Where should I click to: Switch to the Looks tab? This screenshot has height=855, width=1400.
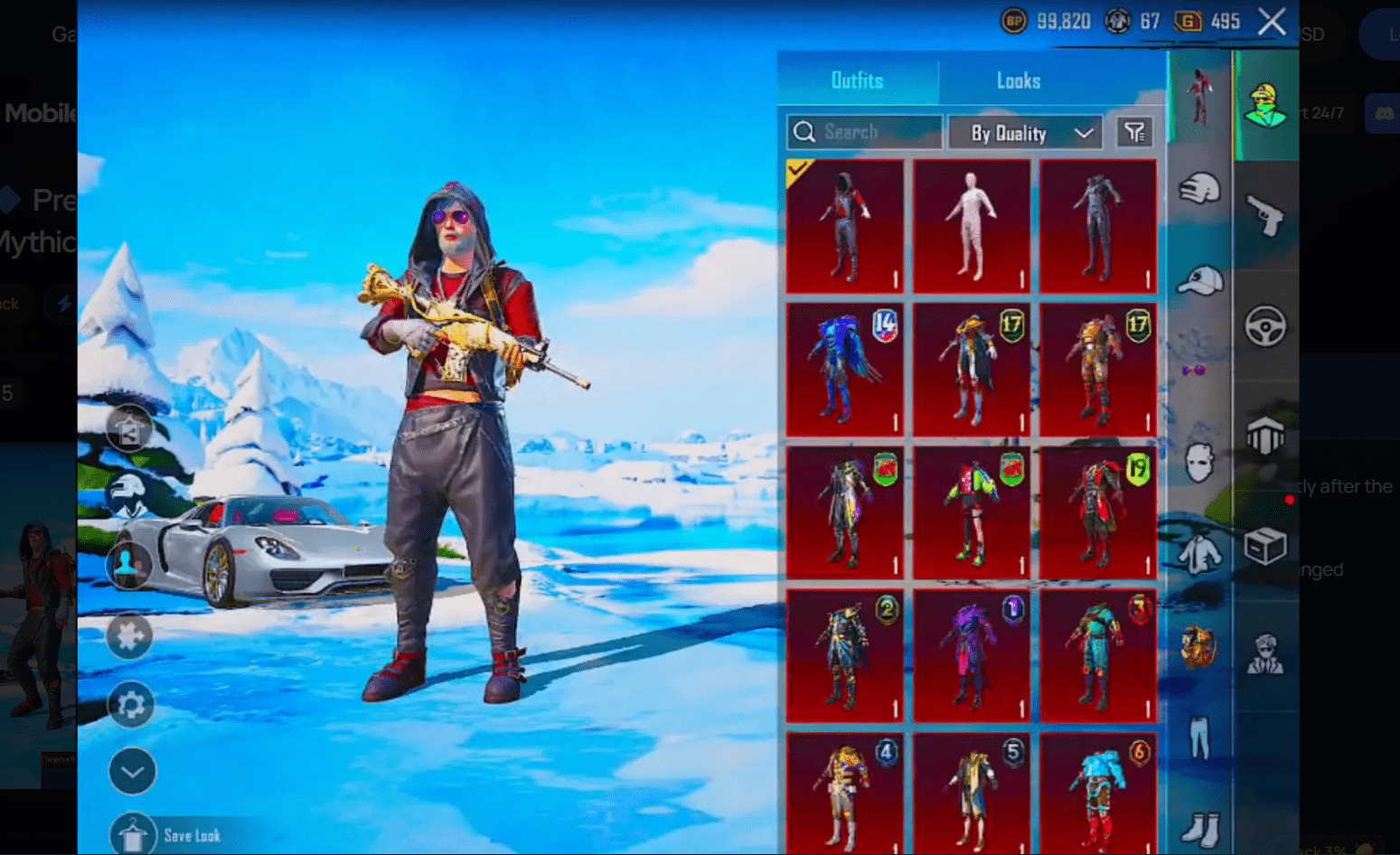click(x=1018, y=80)
